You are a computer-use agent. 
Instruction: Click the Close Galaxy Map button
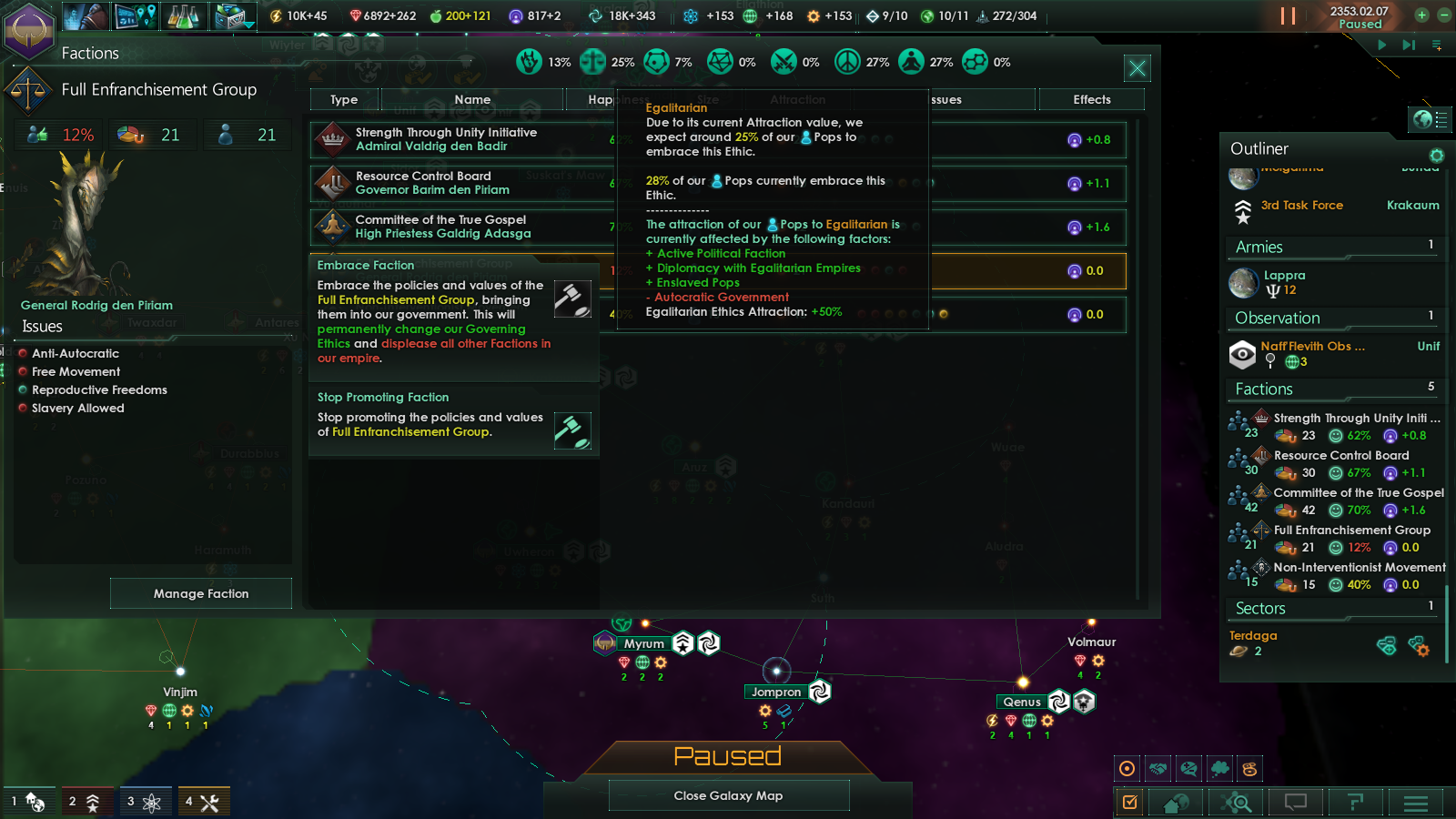[728, 795]
